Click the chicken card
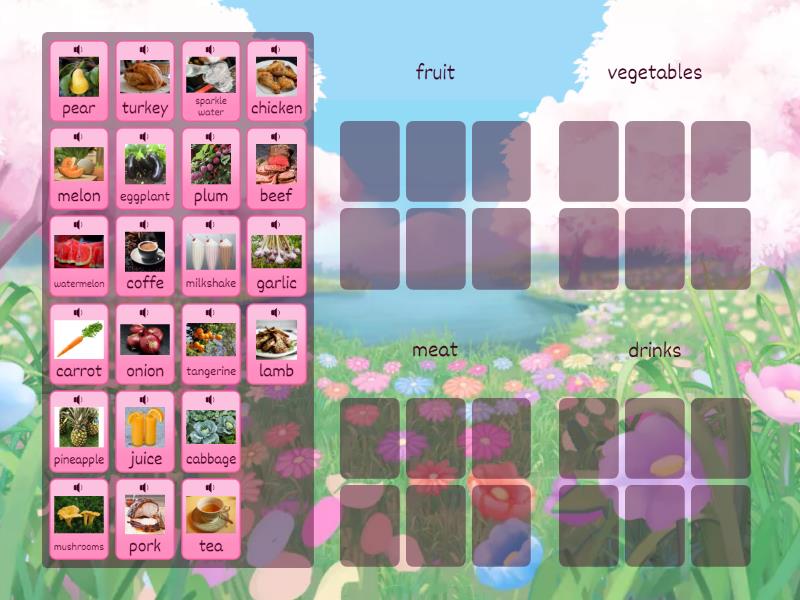Screen dimensions: 800x600 click(x=277, y=81)
